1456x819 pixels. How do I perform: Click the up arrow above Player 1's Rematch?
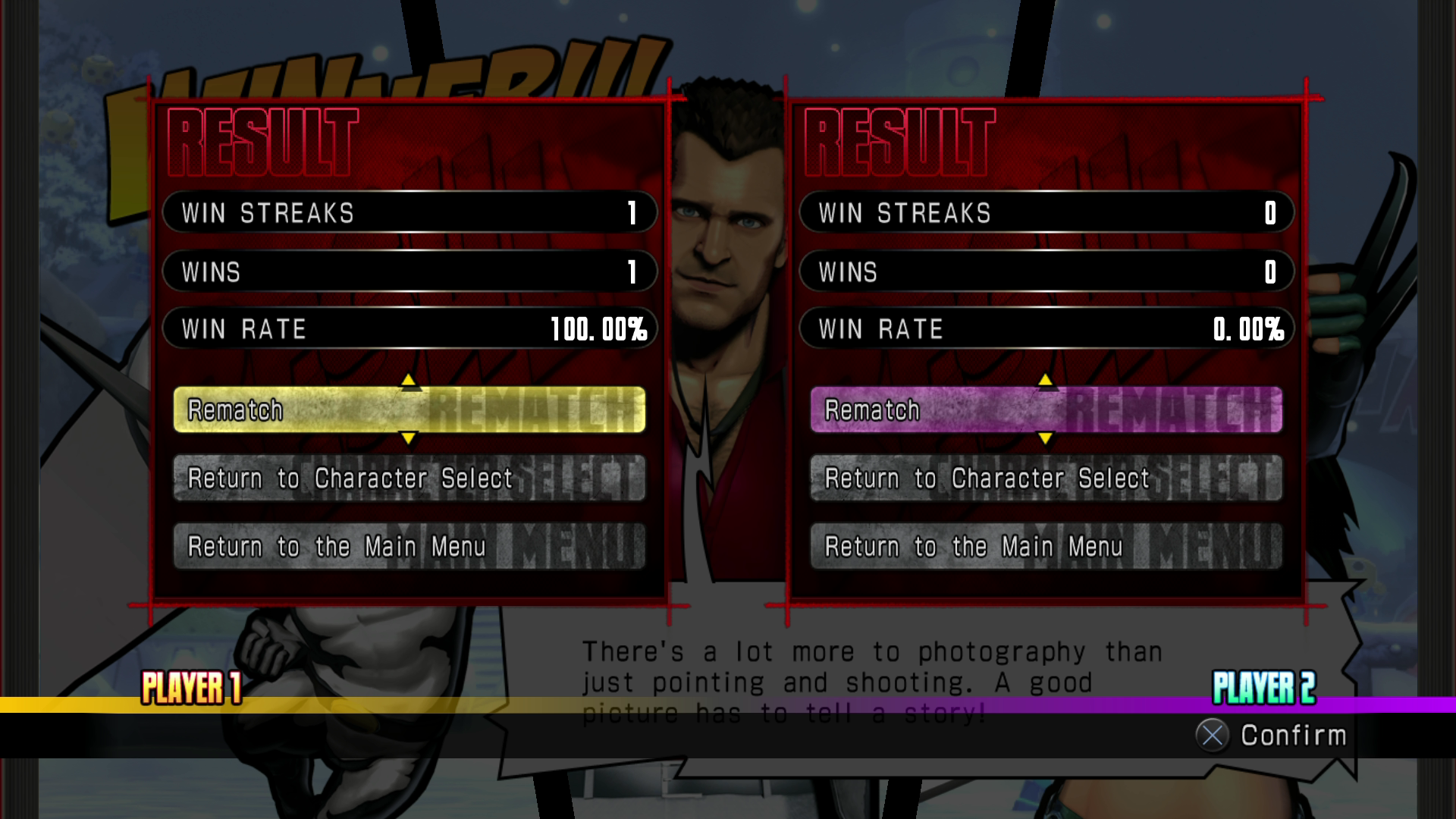[x=409, y=380]
